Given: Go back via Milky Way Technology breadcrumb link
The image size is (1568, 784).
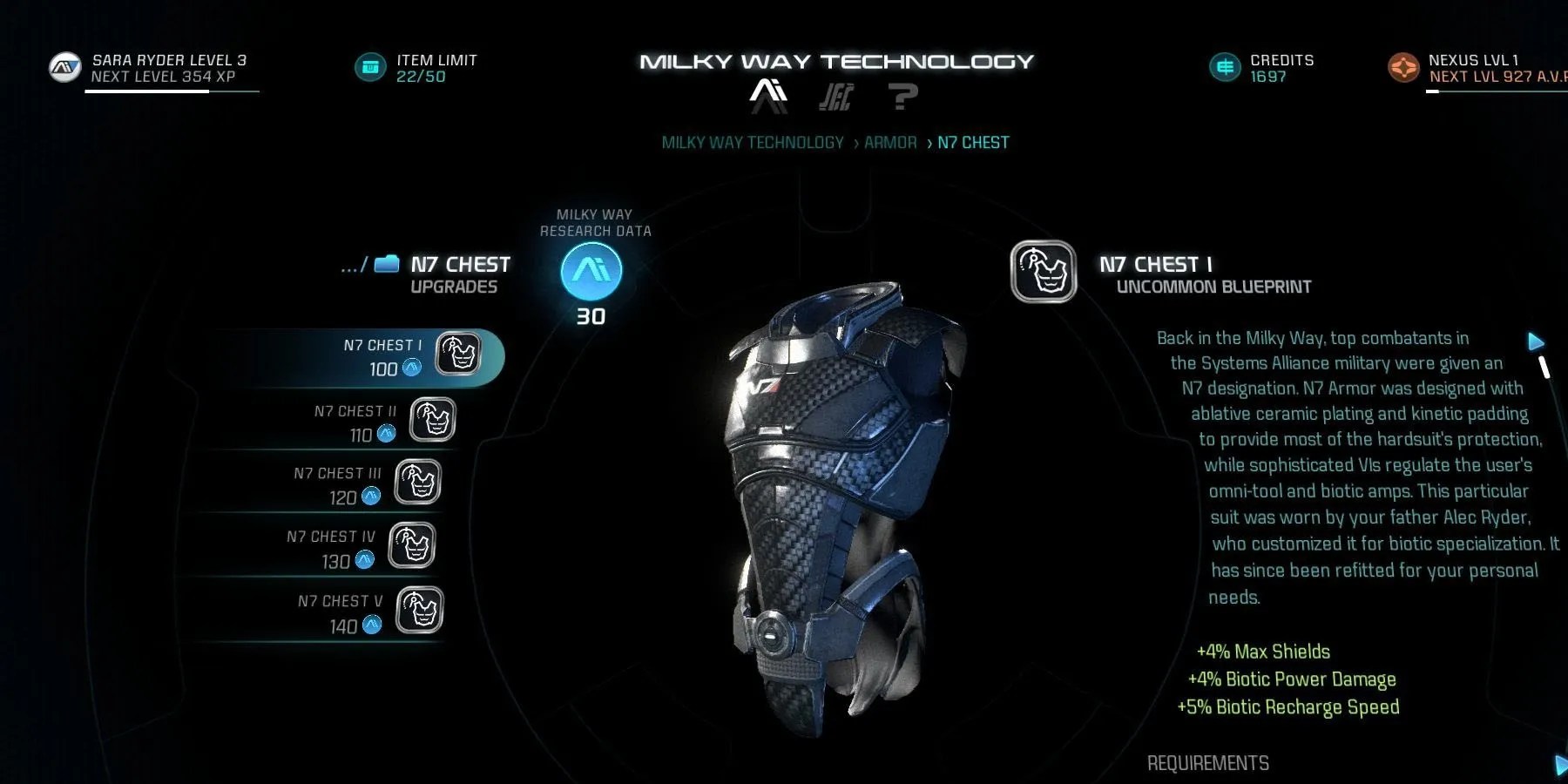Looking at the screenshot, I should (753, 142).
